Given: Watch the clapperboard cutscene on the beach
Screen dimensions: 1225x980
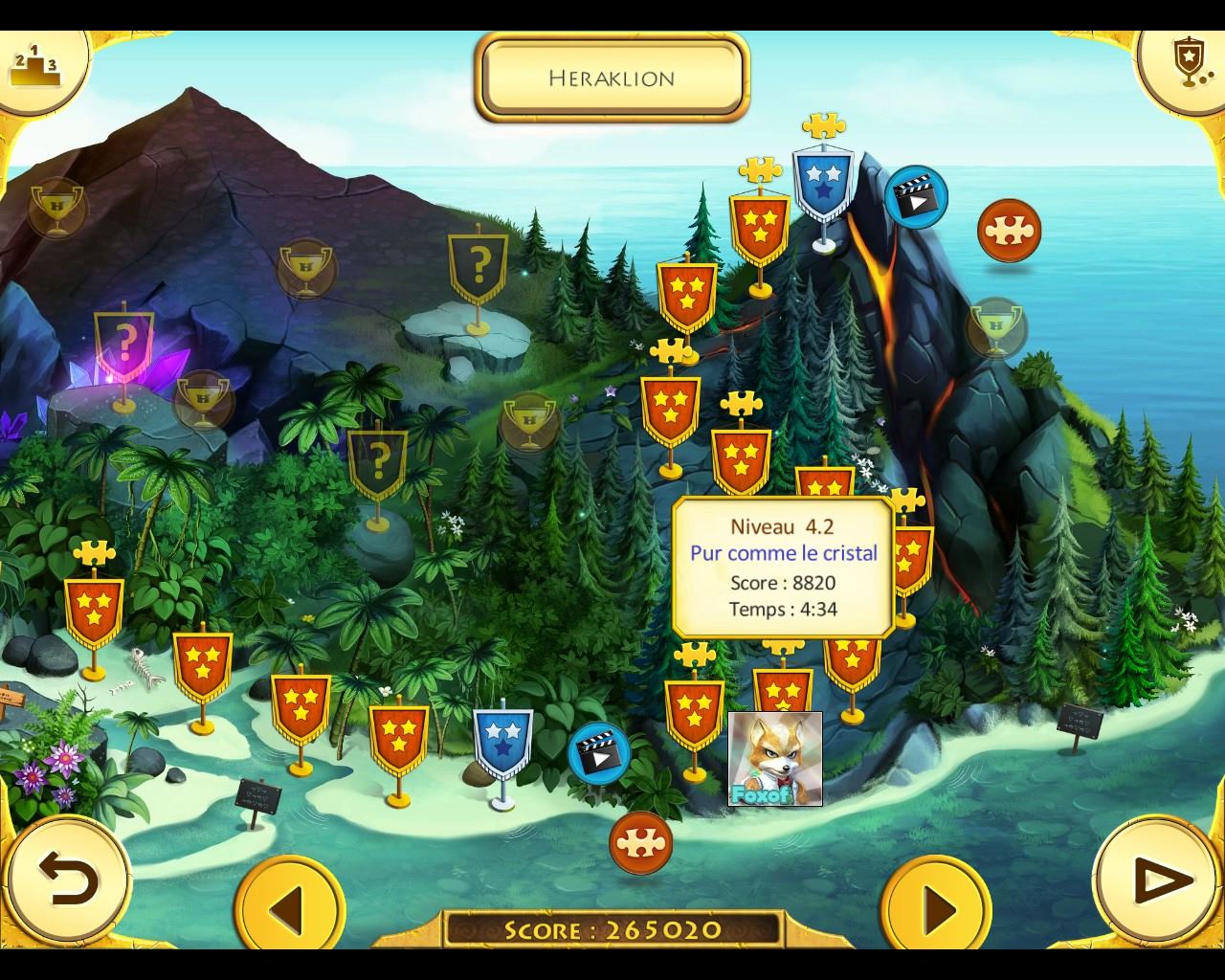Looking at the screenshot, I should click(599, 754).
